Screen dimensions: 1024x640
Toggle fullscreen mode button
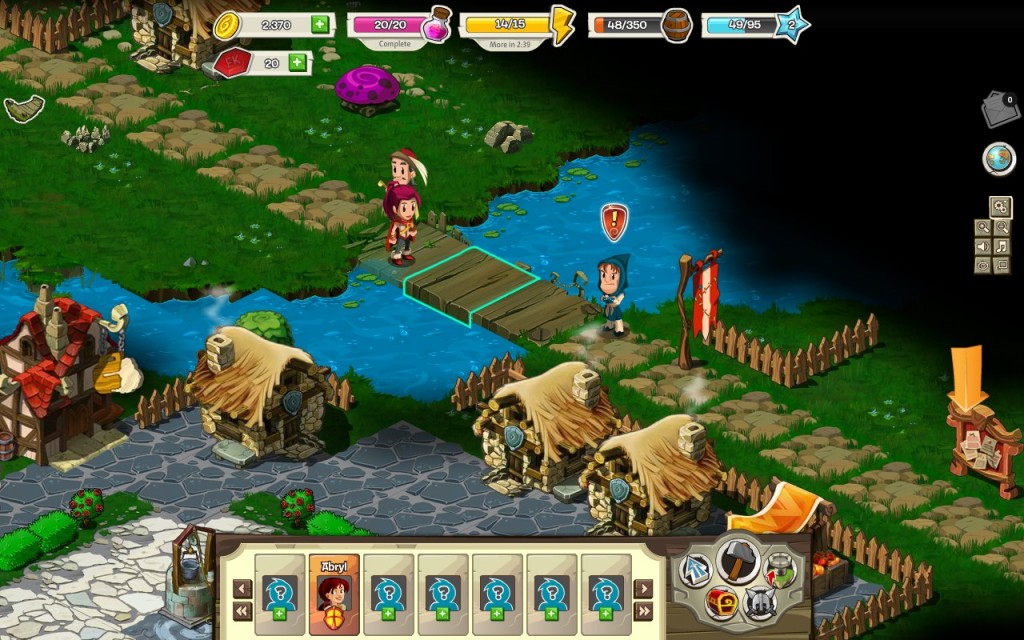click(x=1002, y=266)
